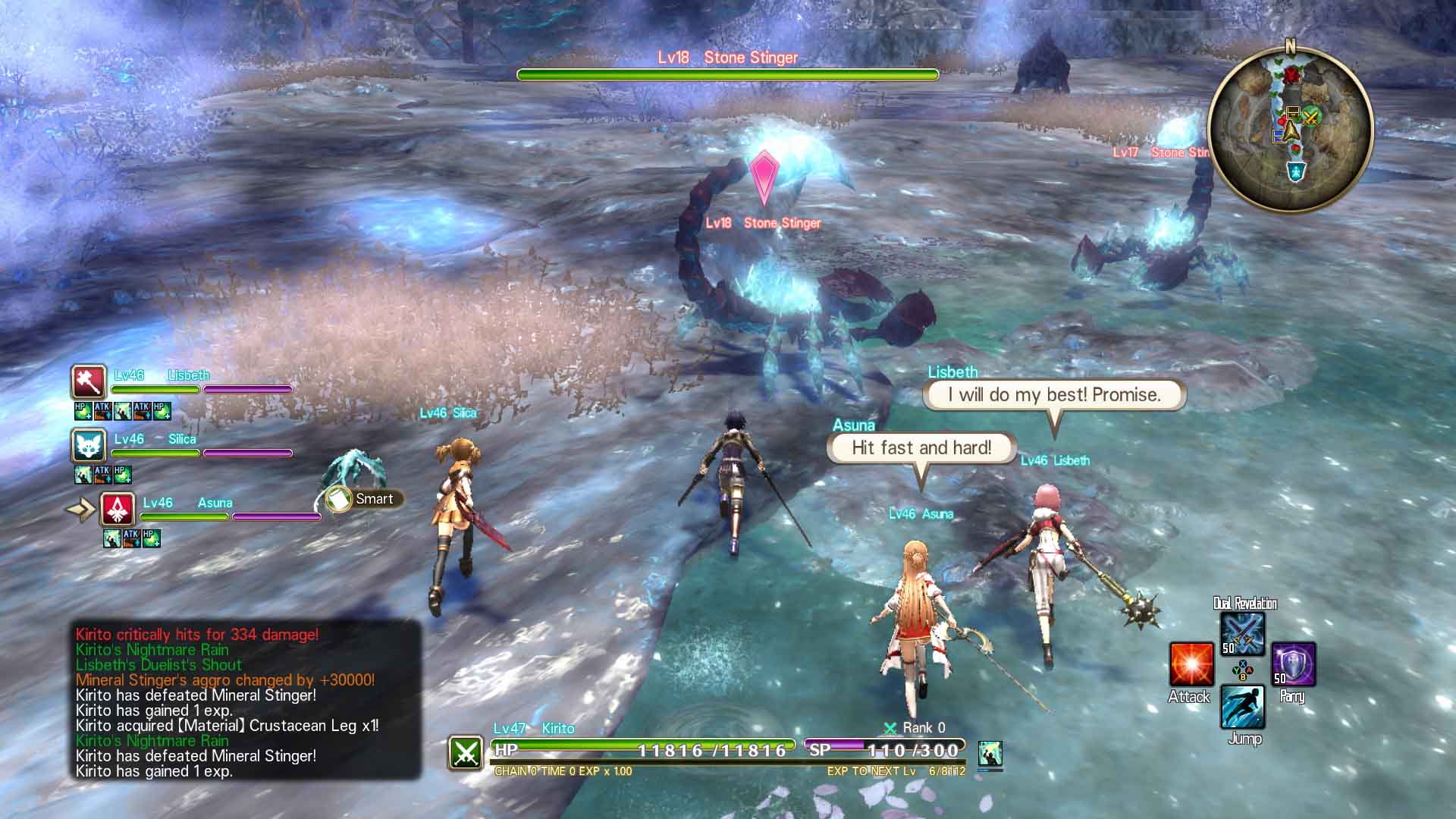The width and height of the screenshot is (1456, 819).
Task: Toggle Lisbeth's HP buff icon
Action: 82,410
